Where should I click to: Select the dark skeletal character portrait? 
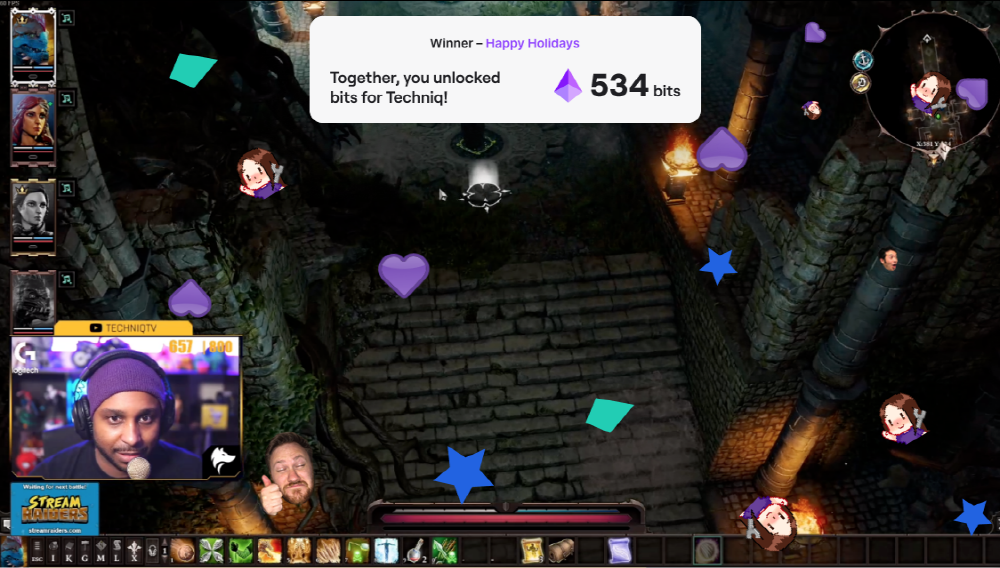(32, 298)
